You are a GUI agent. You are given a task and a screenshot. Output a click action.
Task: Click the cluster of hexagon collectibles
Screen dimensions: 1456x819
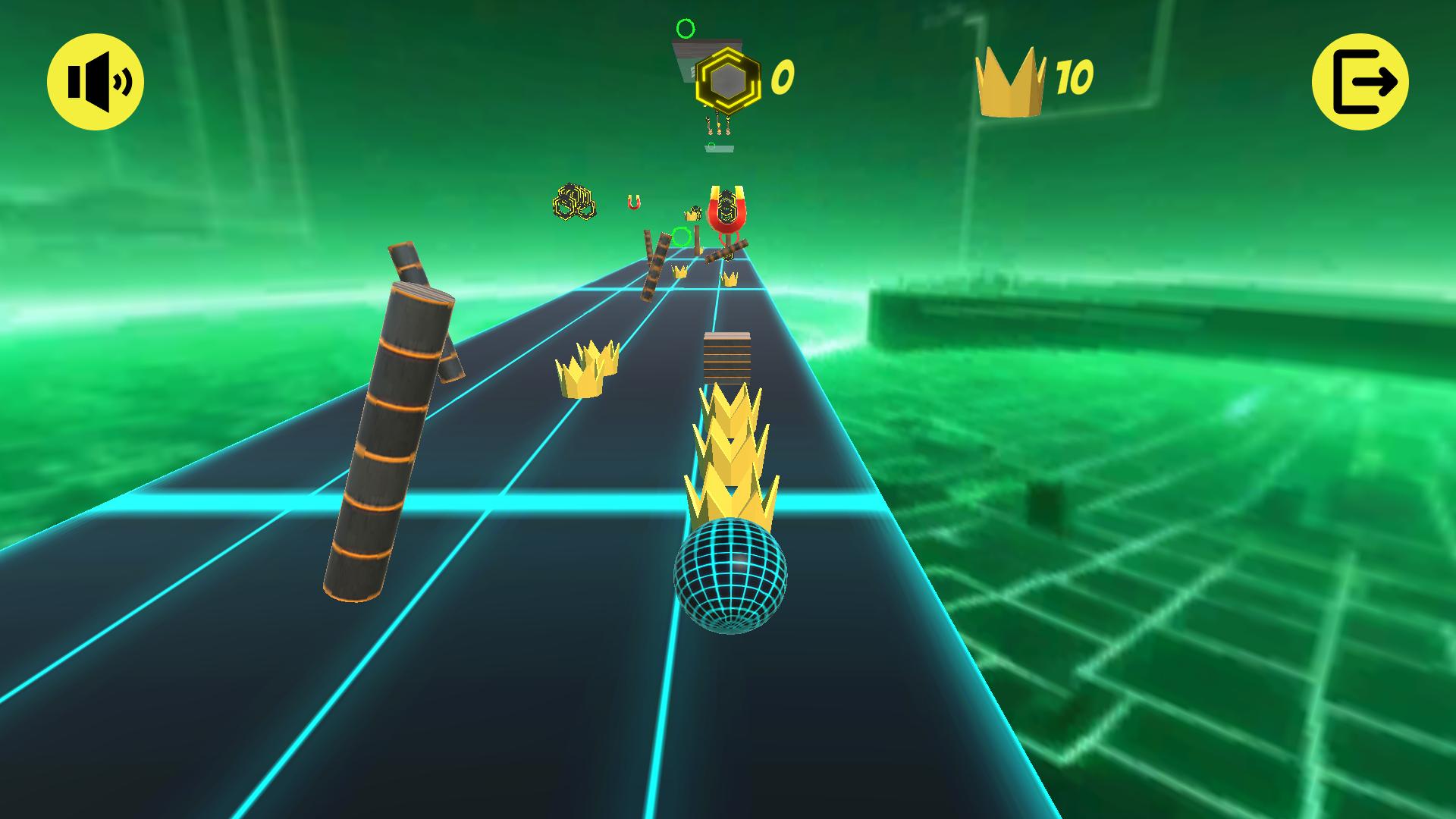pos(574,201)
